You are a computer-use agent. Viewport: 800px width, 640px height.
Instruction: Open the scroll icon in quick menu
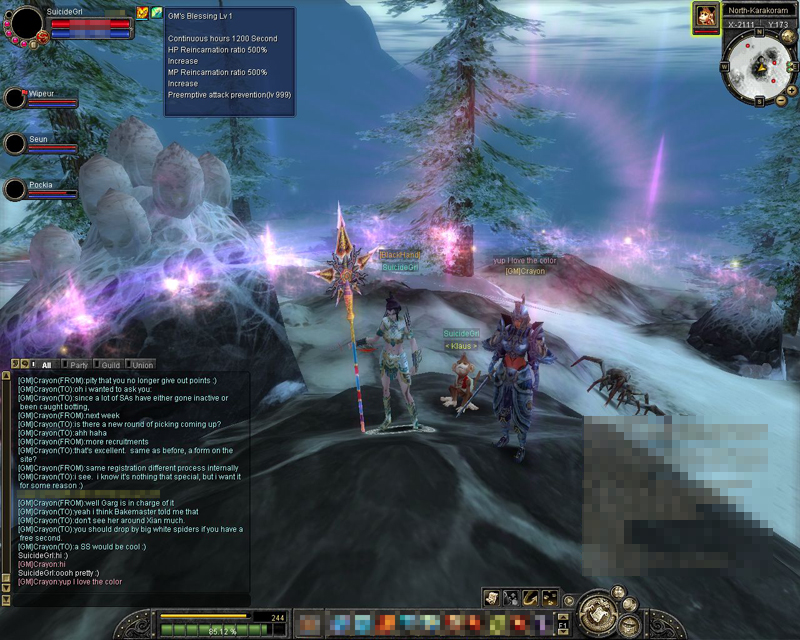[492, 598]
